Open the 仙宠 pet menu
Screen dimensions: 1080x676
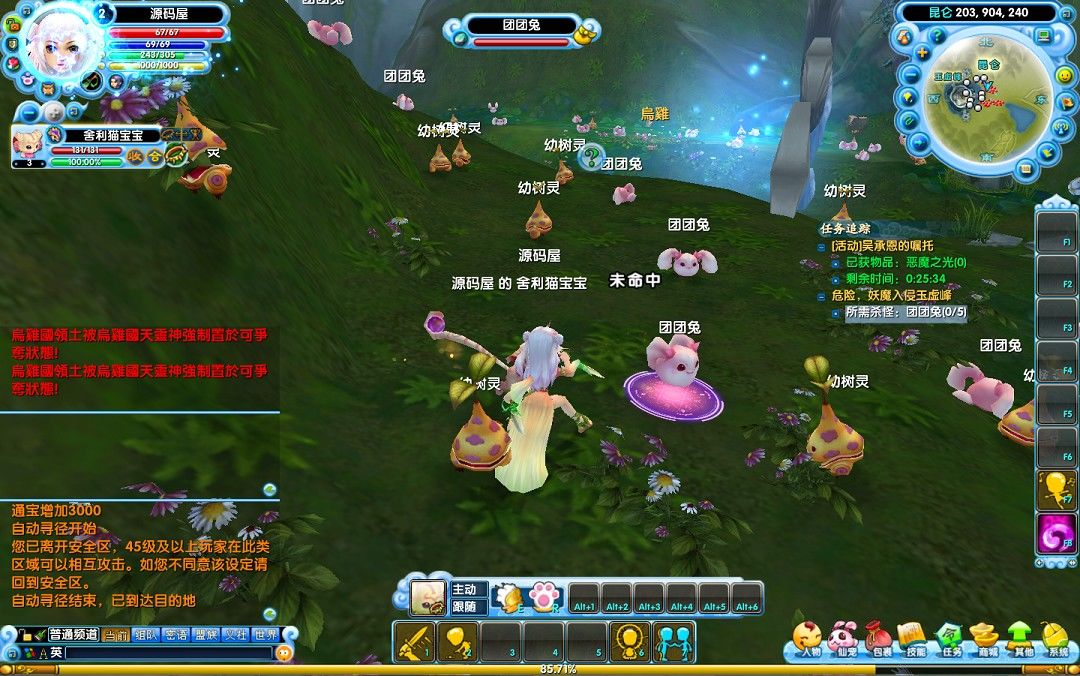click(844, 639)
